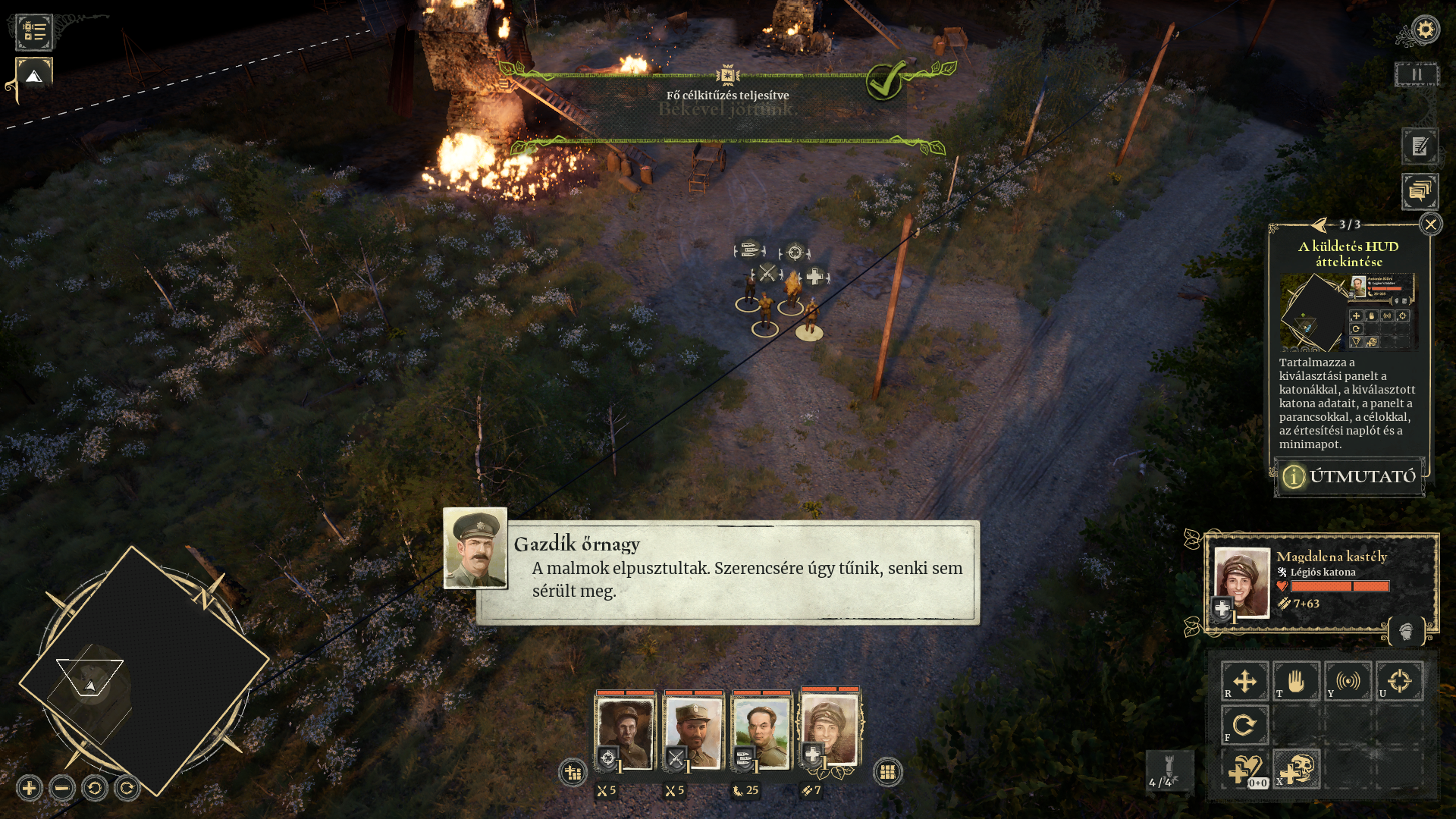Activate the halt hand command
This screenshot has height=819, width=1456.
1296,681
